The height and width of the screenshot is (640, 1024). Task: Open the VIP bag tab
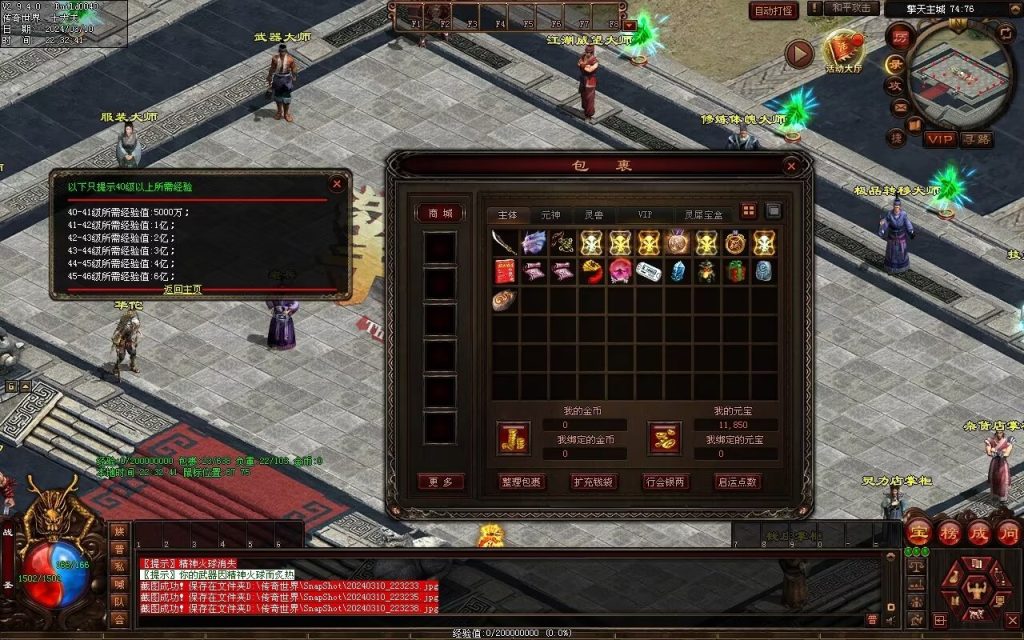click(x=645, y=214)
